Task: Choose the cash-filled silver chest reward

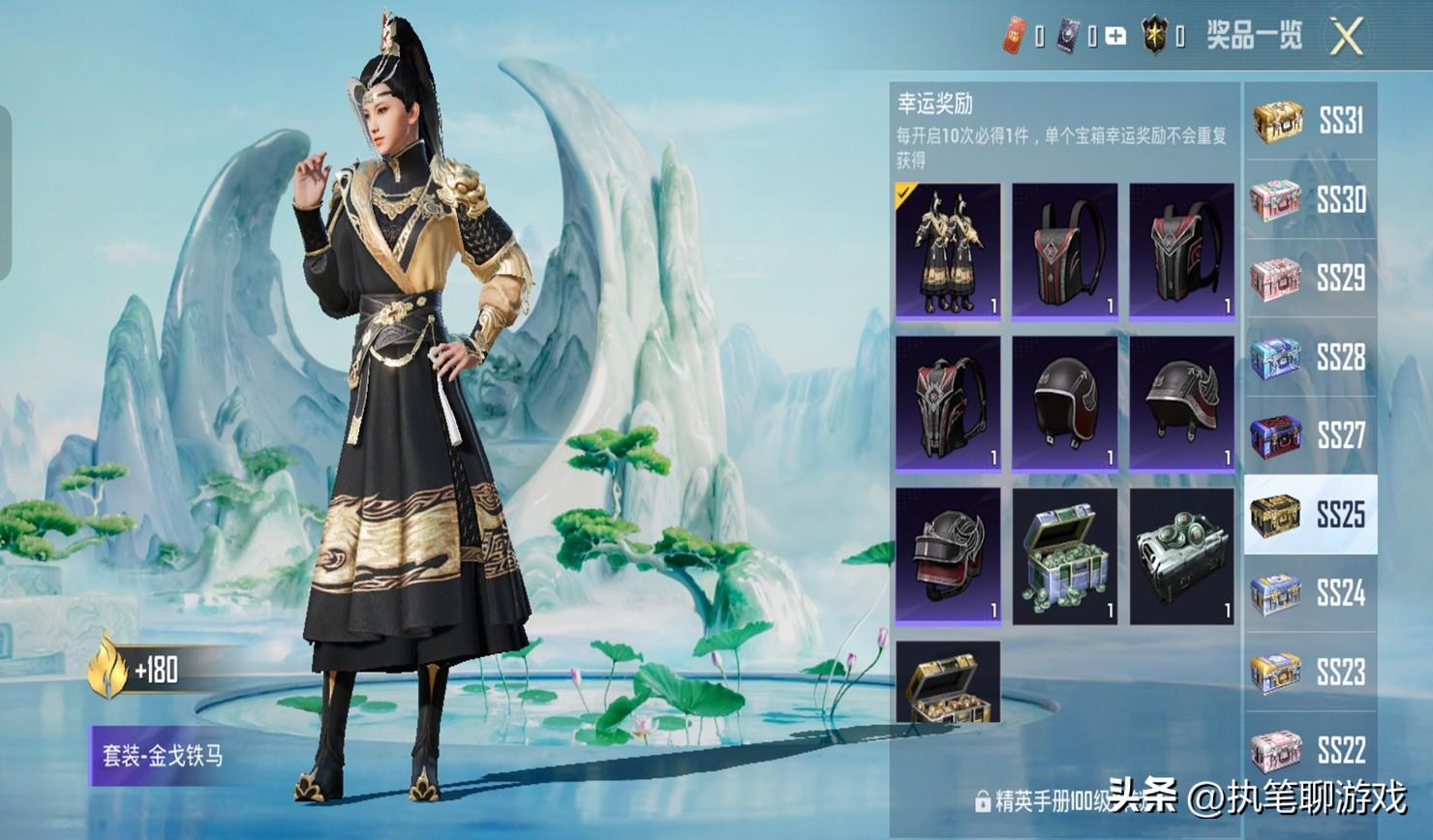Action: pos(1064,555)
